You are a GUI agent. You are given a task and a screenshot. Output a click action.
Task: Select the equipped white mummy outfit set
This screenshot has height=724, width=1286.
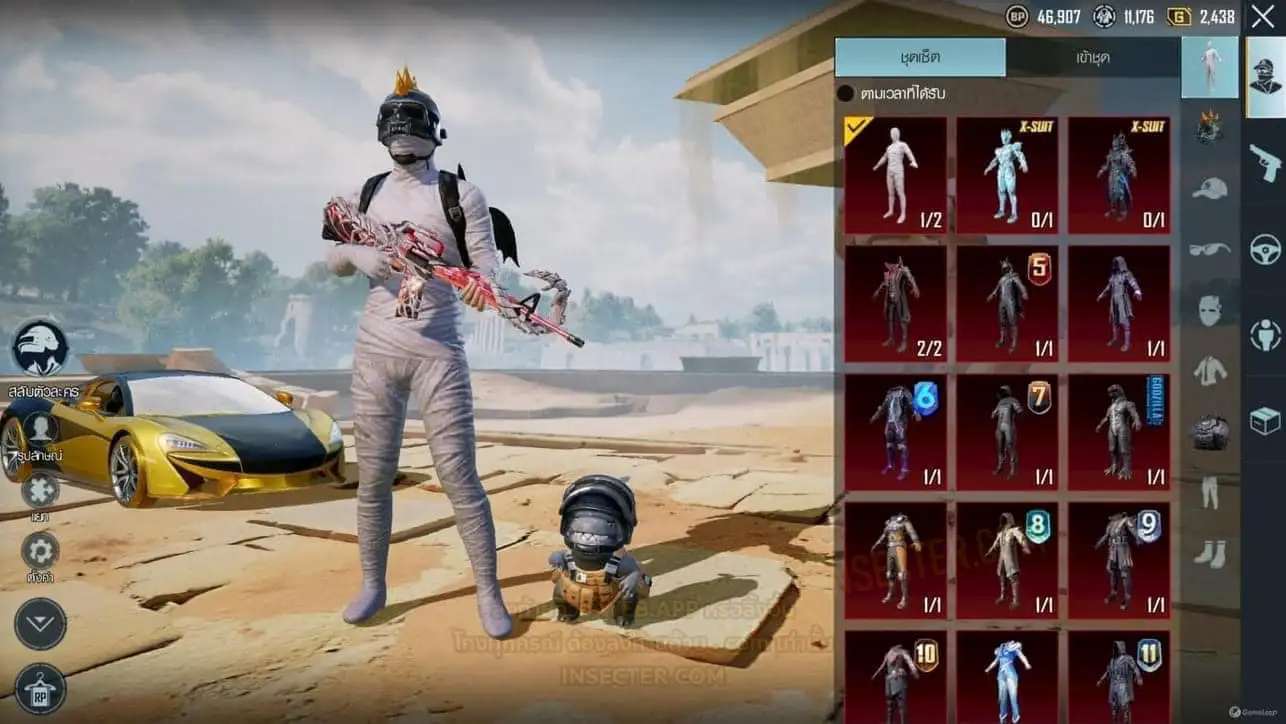[895, 175]
